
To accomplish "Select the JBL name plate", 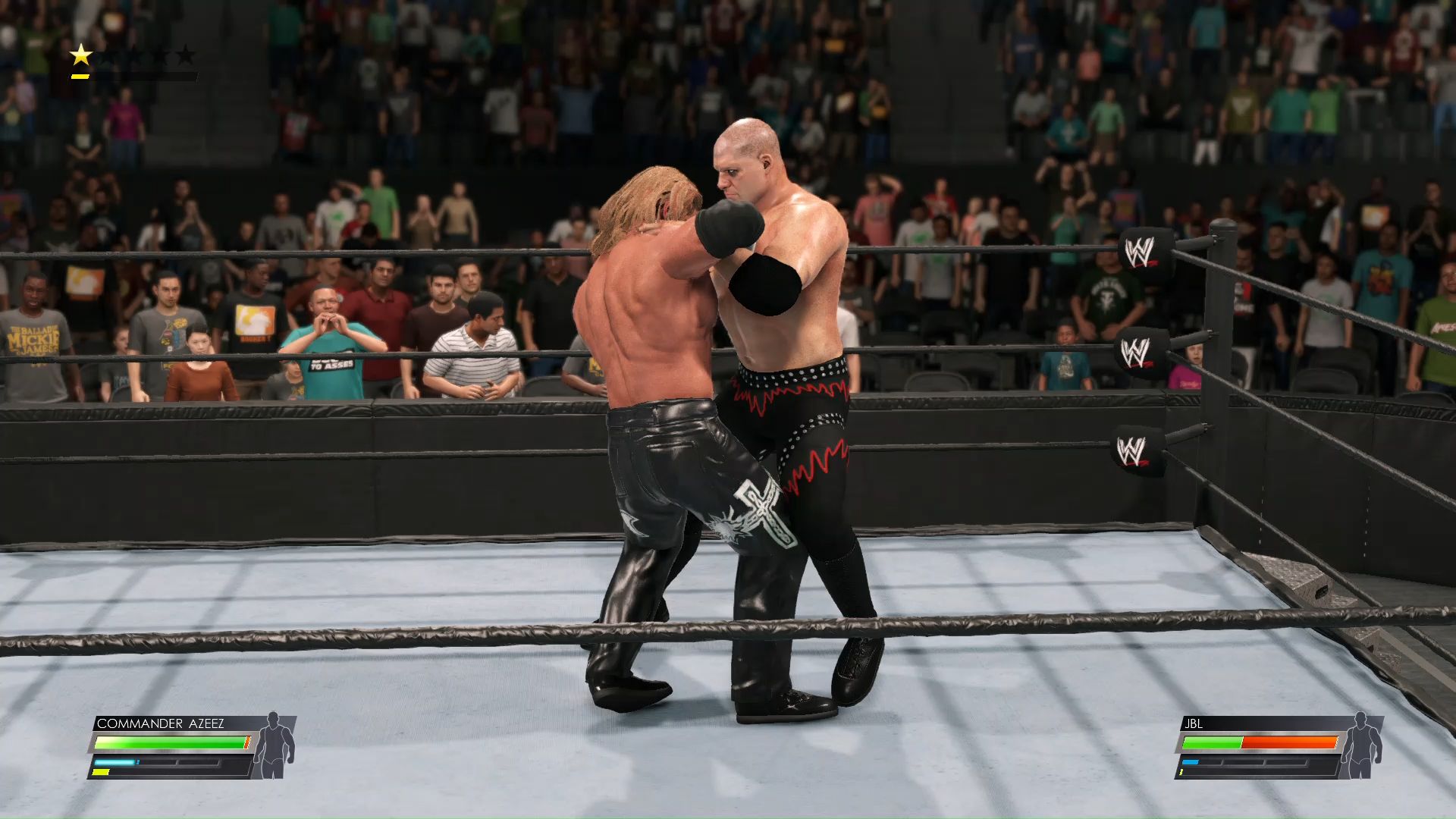I will (x=1195, y=723).
